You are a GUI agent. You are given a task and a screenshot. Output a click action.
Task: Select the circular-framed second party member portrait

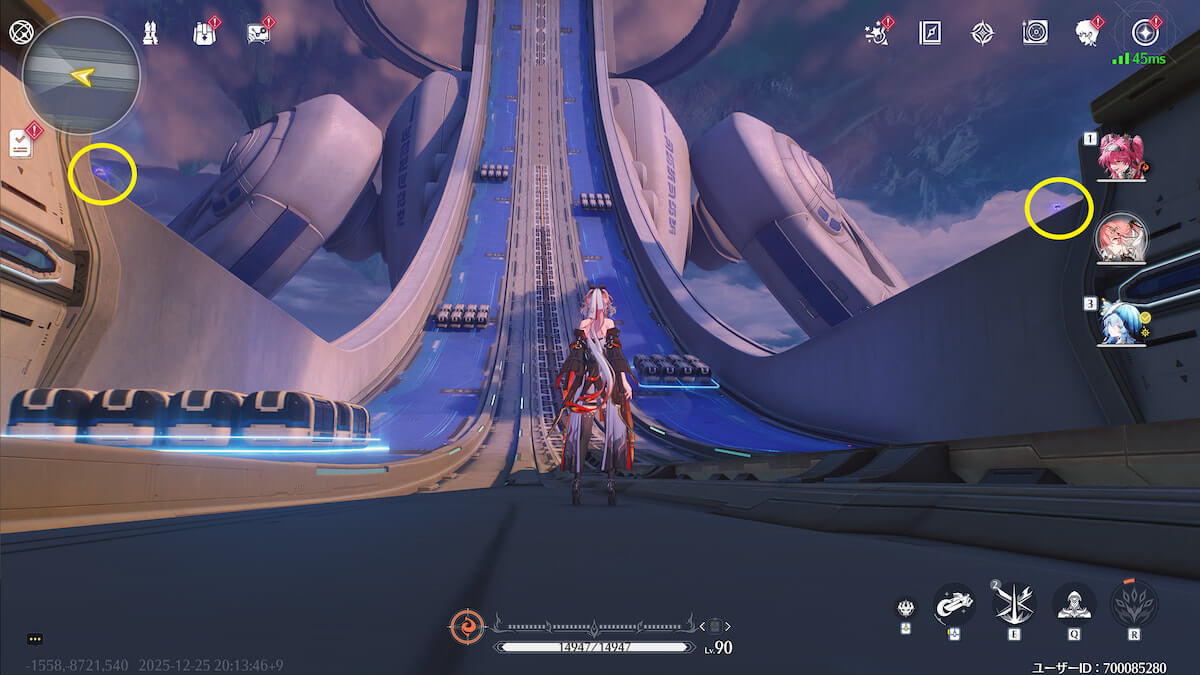pyautogui.click(x=1121, y=238)
